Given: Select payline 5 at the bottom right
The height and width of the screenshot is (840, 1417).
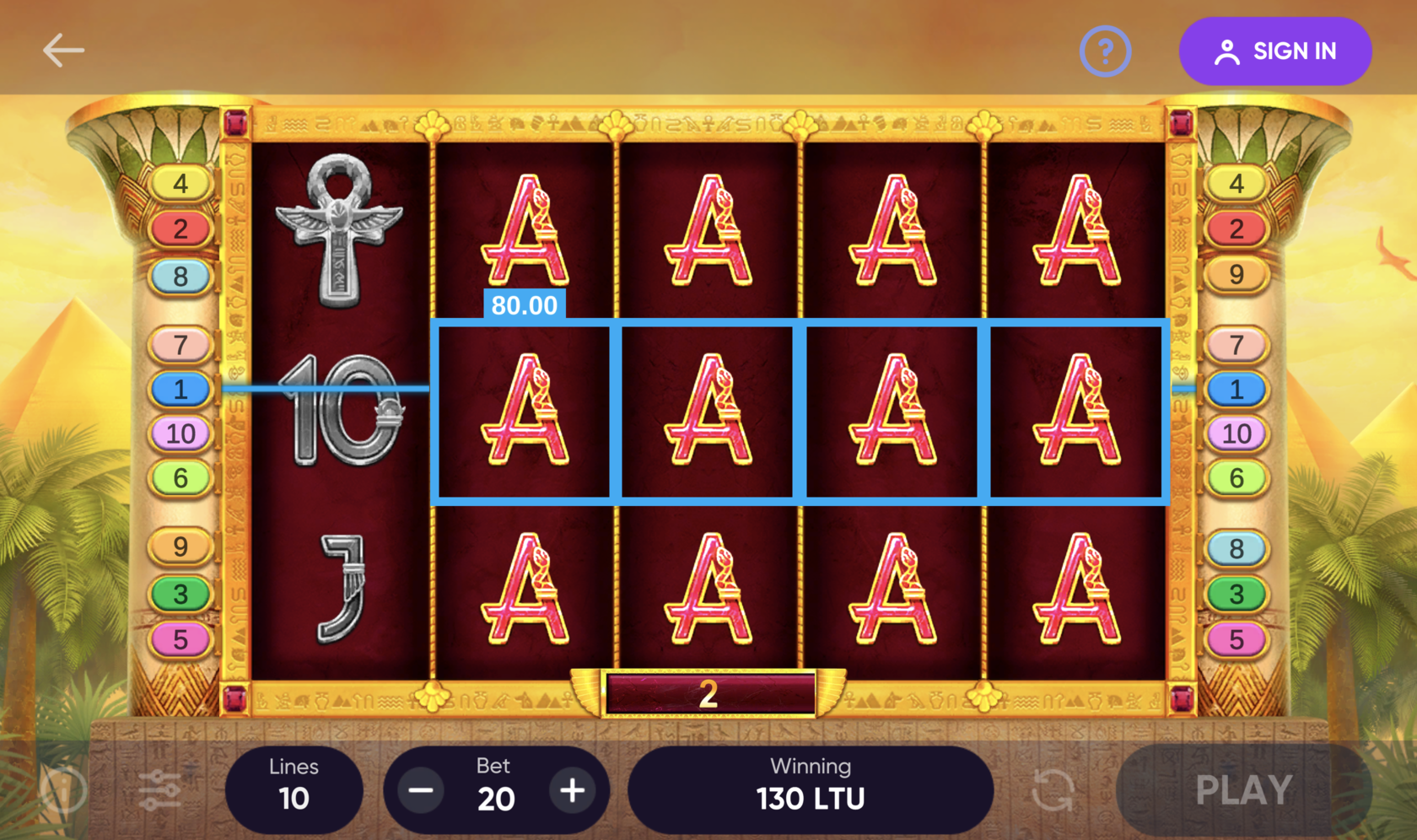Looking at the screenshot, I should [x=1237, y=640].
